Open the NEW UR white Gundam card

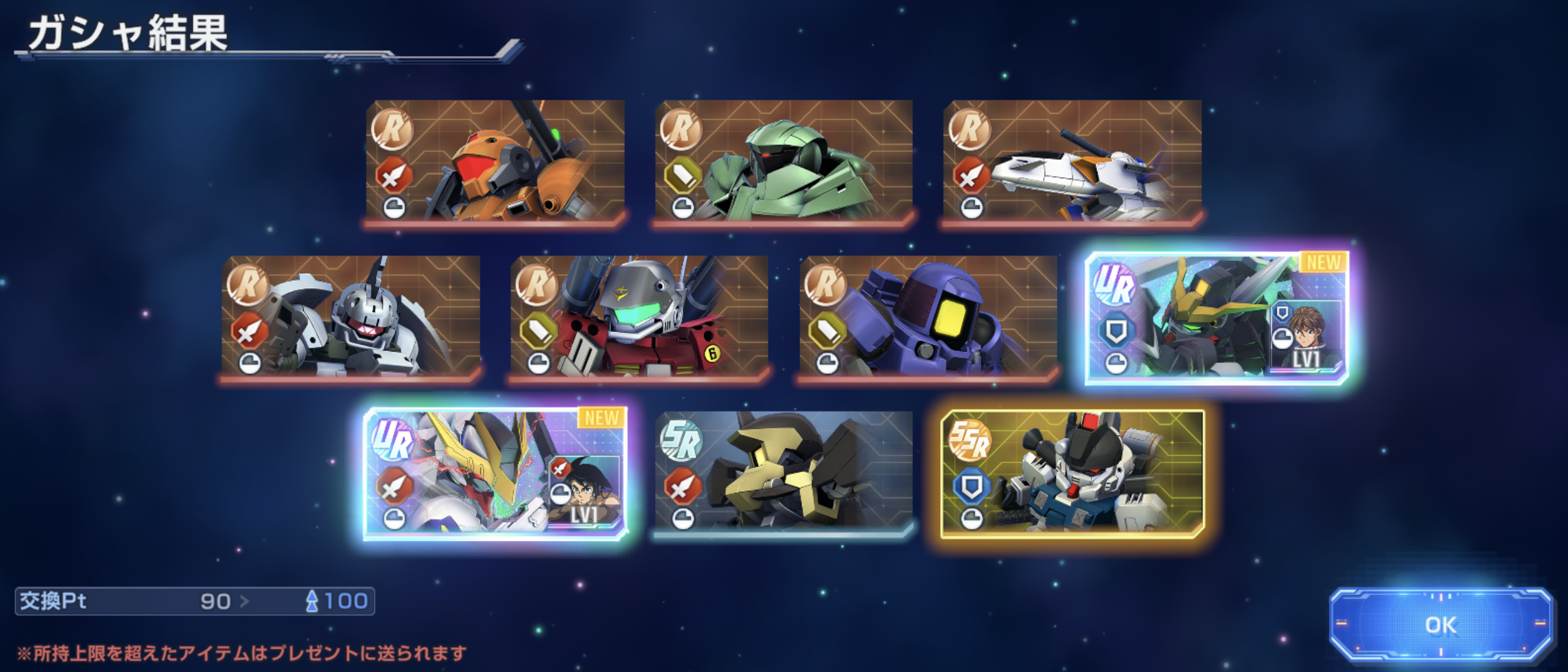pos(496,474)
